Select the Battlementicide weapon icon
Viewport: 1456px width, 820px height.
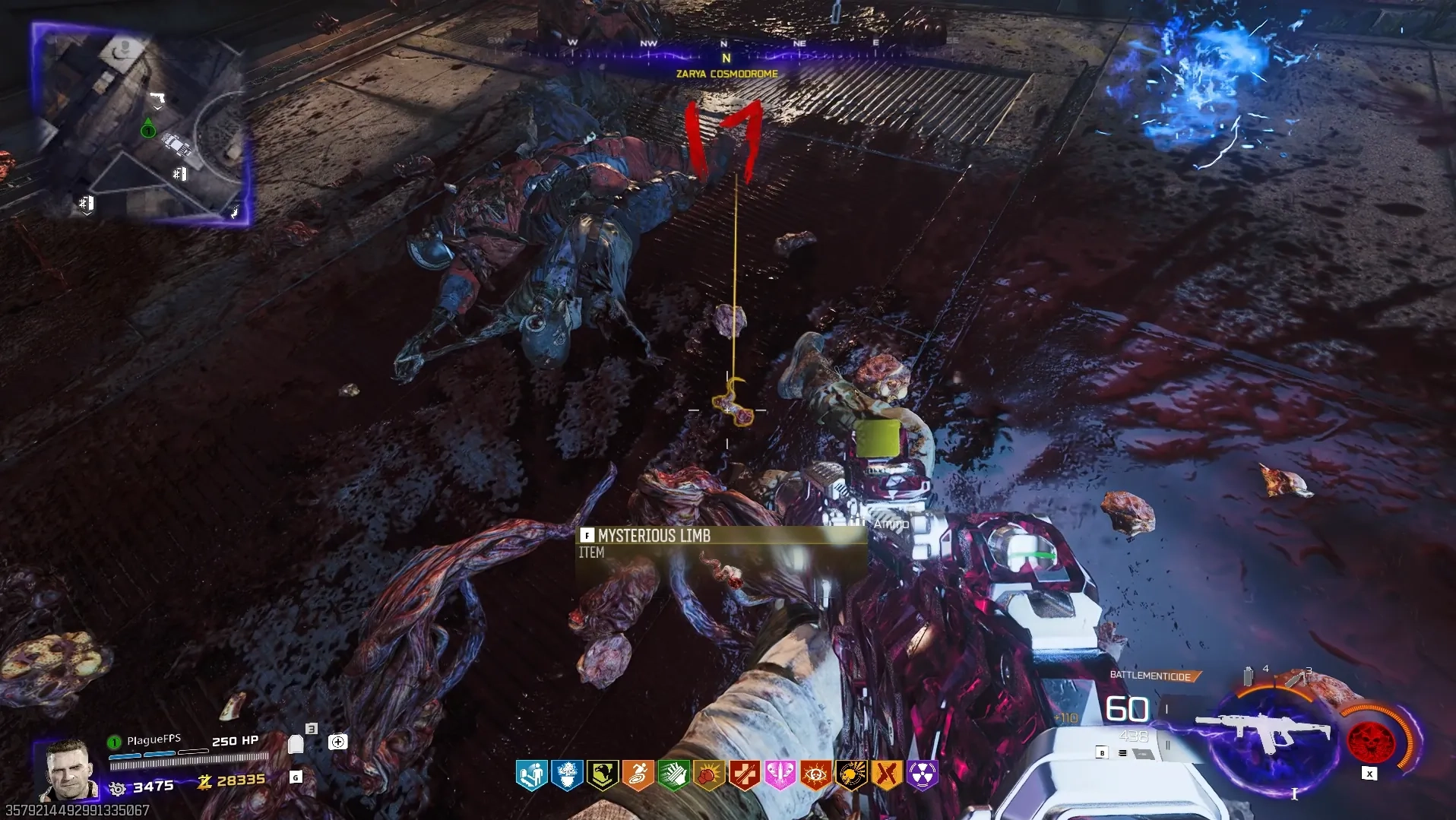point(1263,732)
